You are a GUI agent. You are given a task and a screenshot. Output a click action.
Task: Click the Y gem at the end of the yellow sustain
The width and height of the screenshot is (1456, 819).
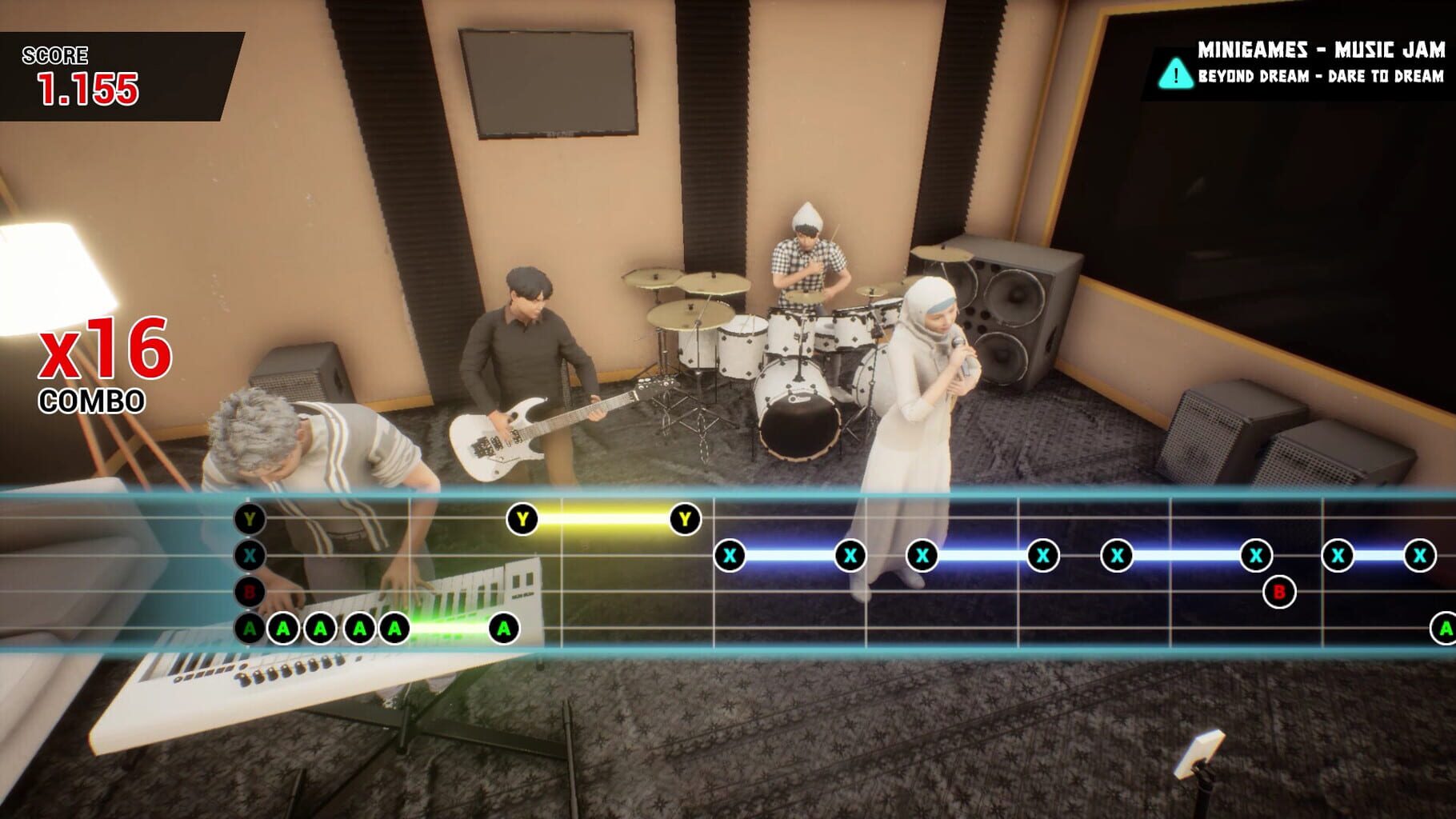click(x=684, y=518)
